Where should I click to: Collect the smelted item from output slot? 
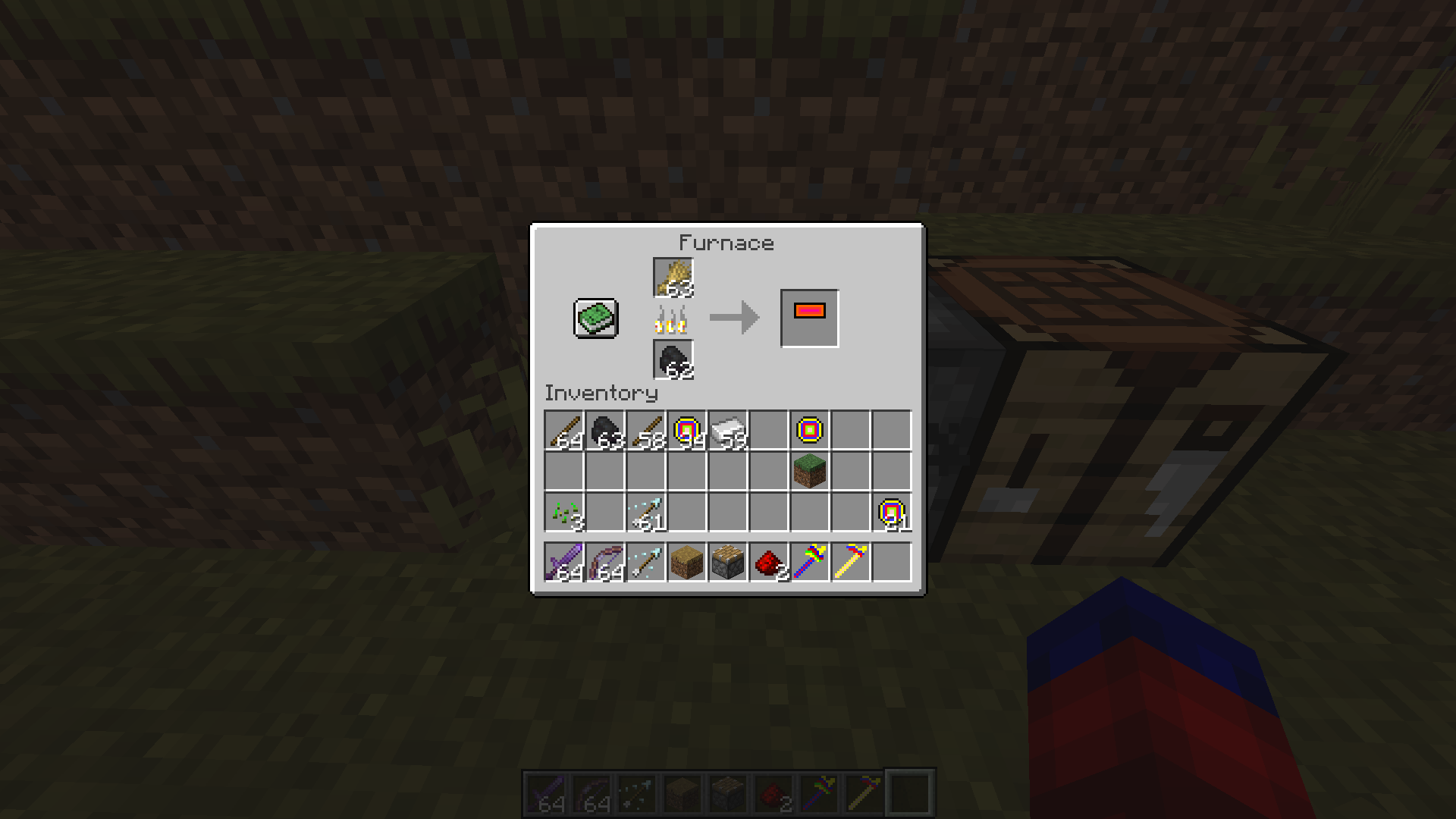tap(808, 317)
